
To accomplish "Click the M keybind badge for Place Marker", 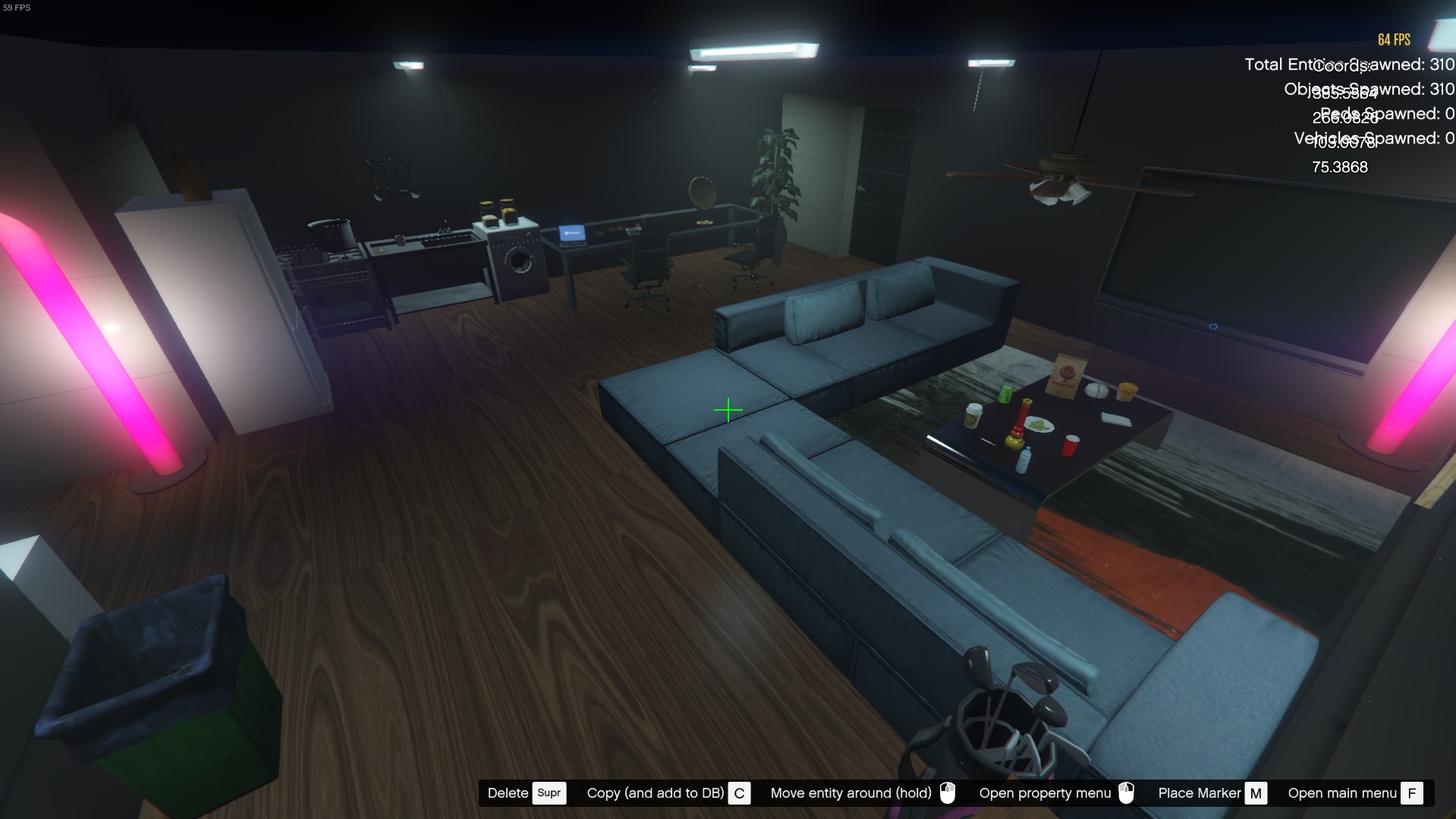I will click(1256, 793).
